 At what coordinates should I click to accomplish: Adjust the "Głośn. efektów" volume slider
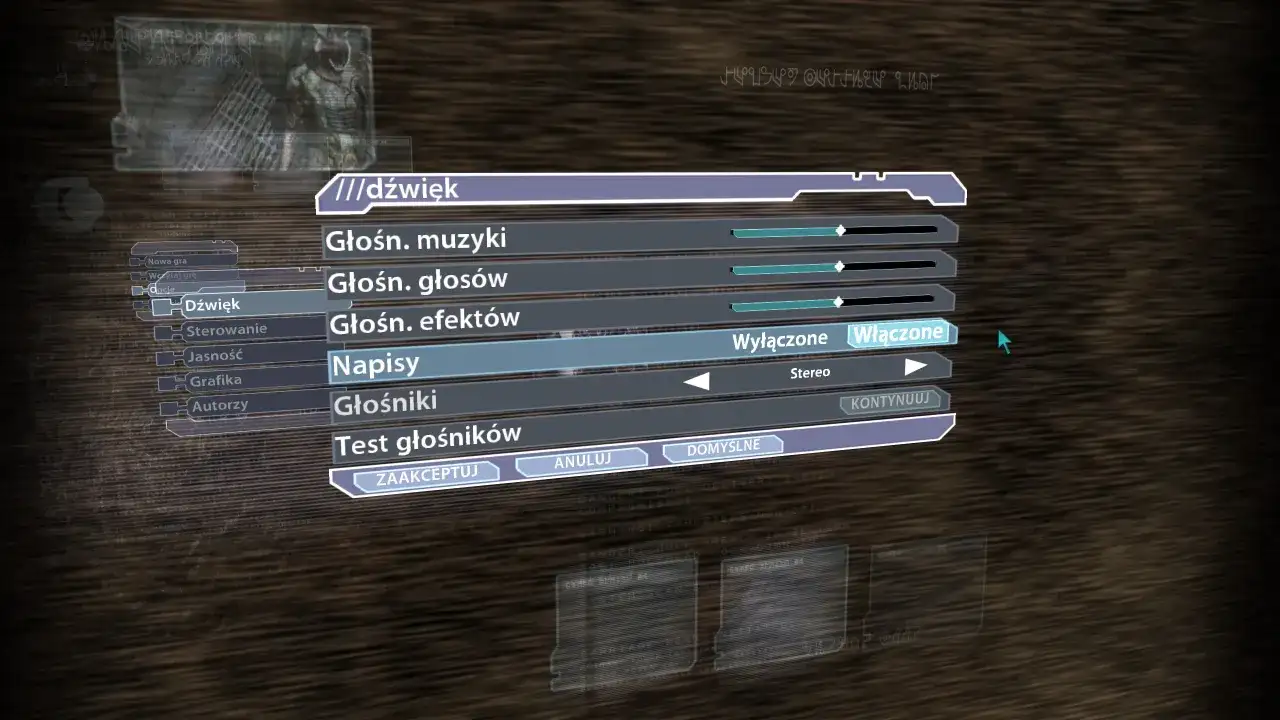841,300
